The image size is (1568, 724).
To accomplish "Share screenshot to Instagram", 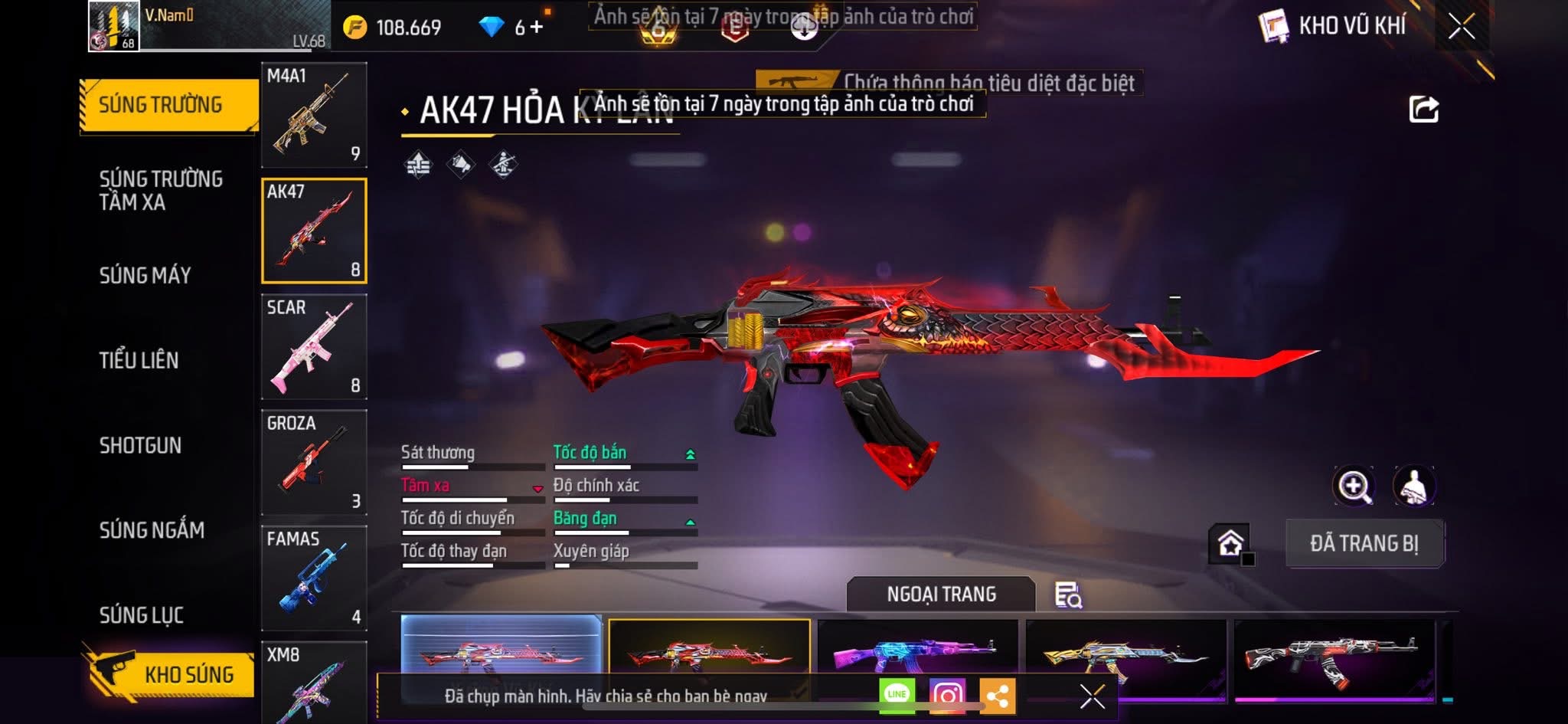I will [947, 696].
